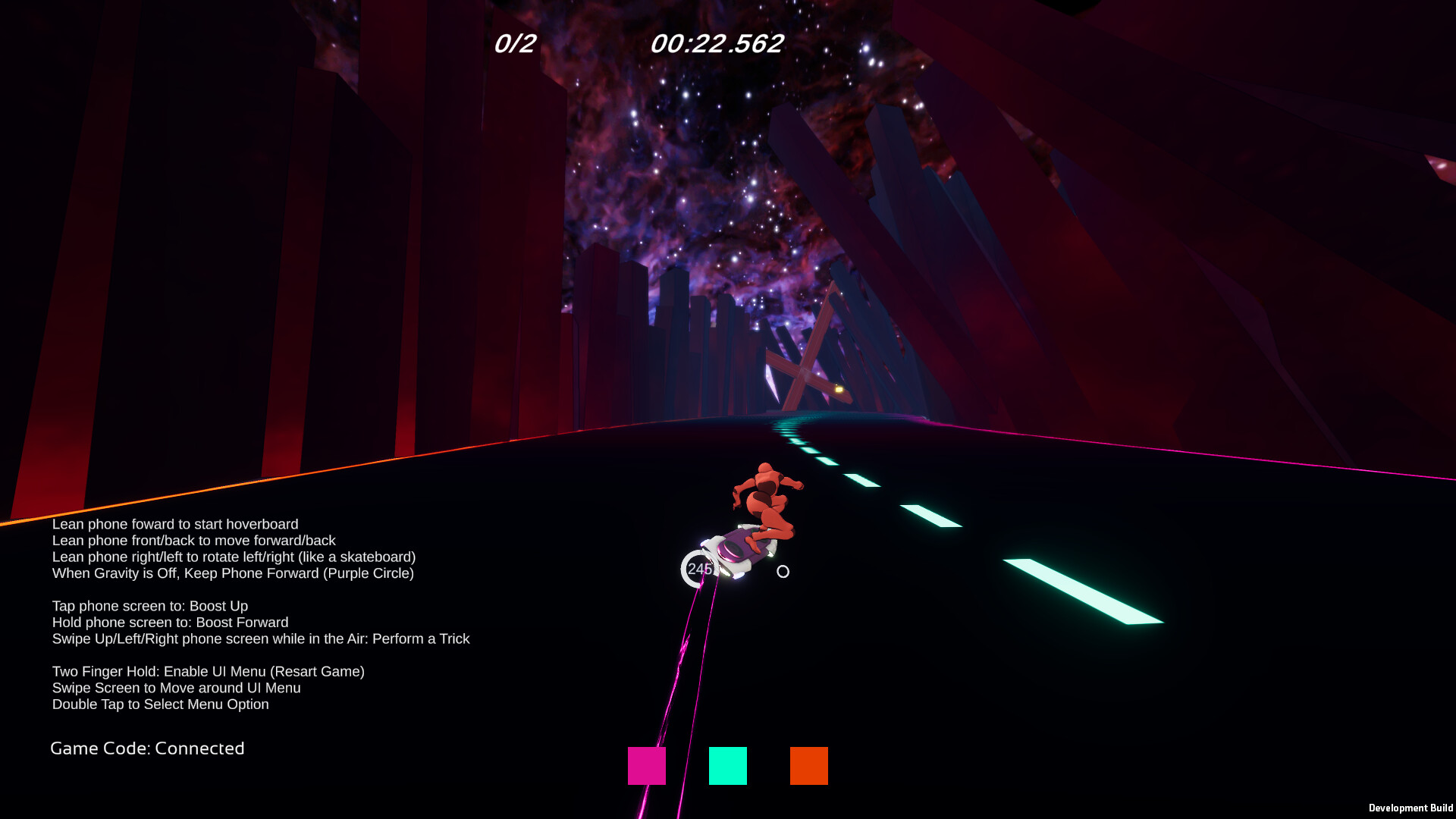Click the Two Finger Hold menu instruction
The width and height of the screenshot is (1456, 819).
pos(208,671)
